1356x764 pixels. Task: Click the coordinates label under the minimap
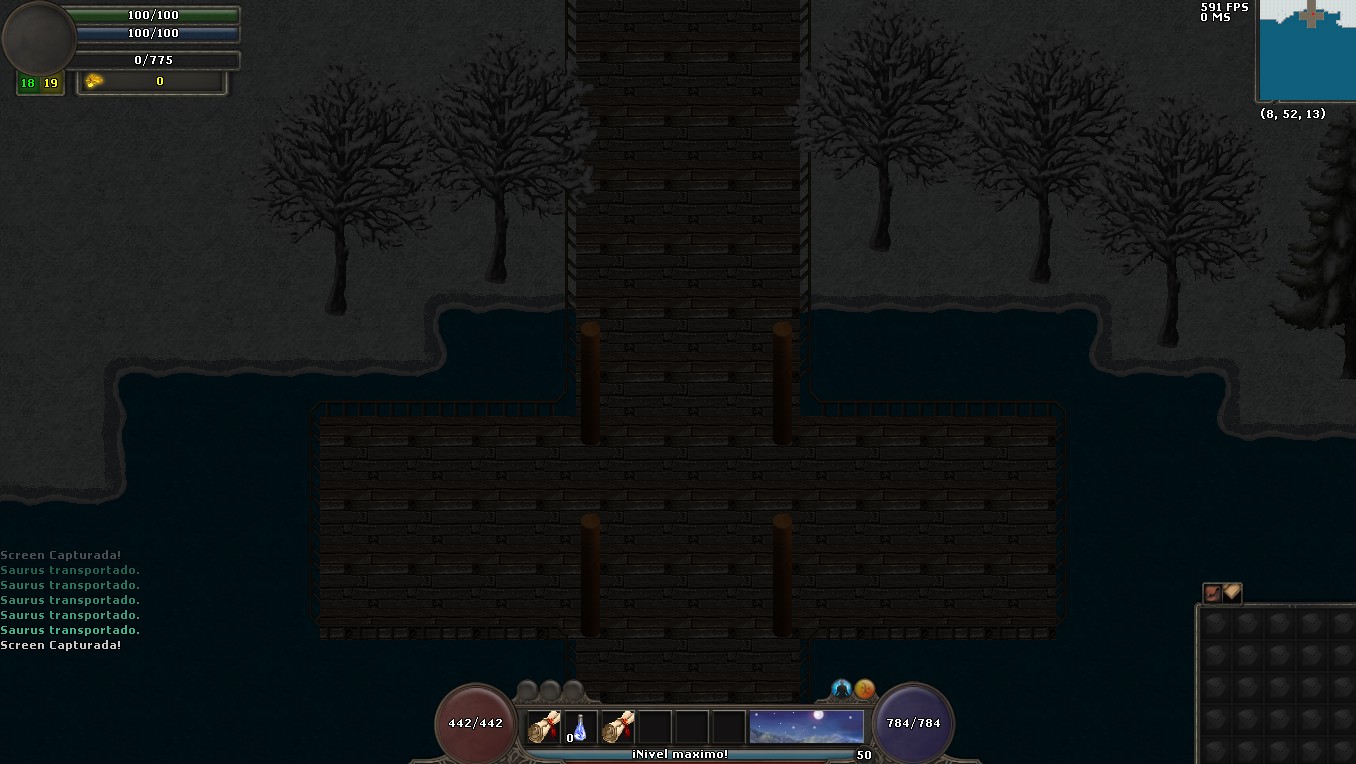coord(1293,113)
